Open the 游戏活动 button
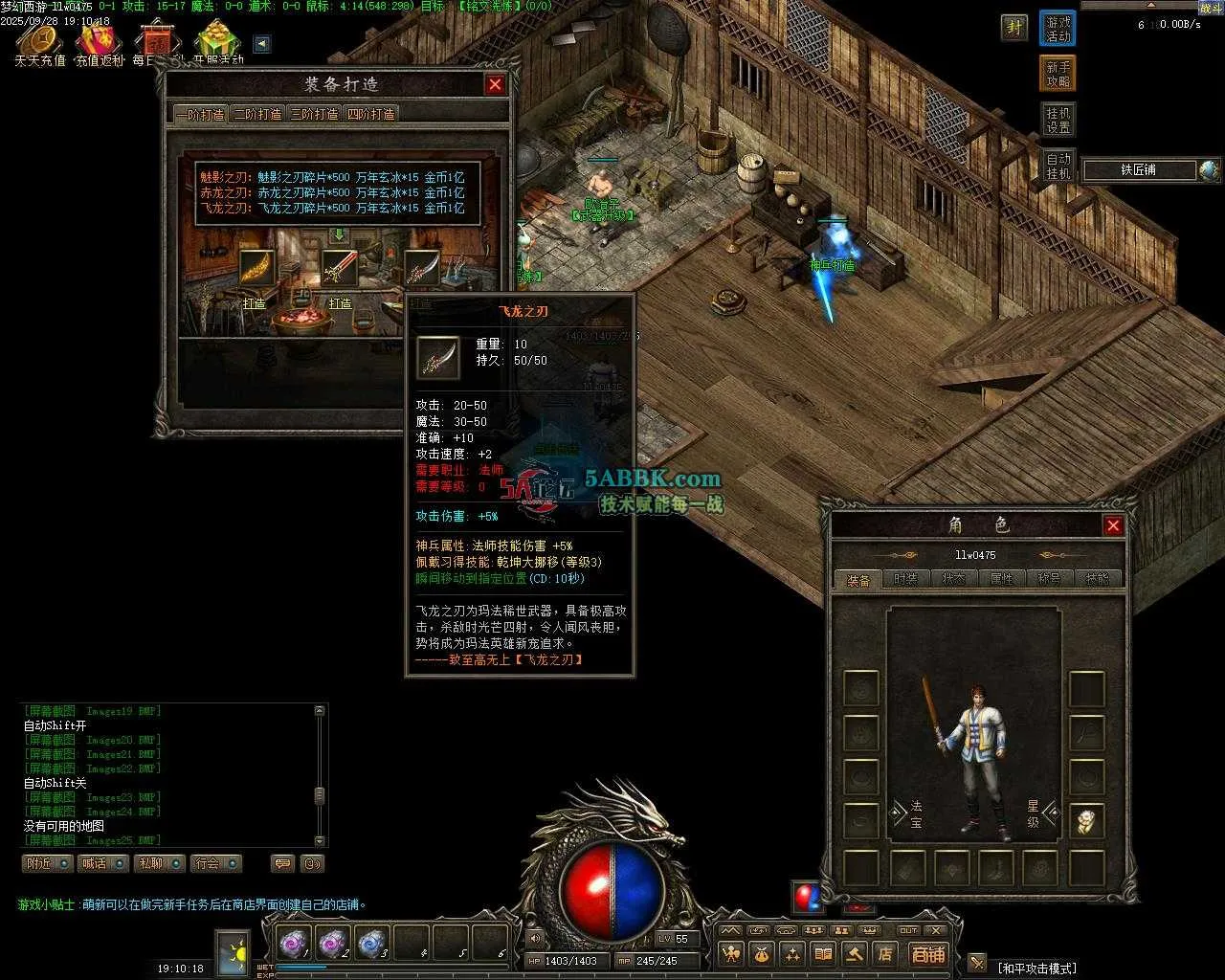Viewport: 1225px width, 980px height. coord(1058,29)
